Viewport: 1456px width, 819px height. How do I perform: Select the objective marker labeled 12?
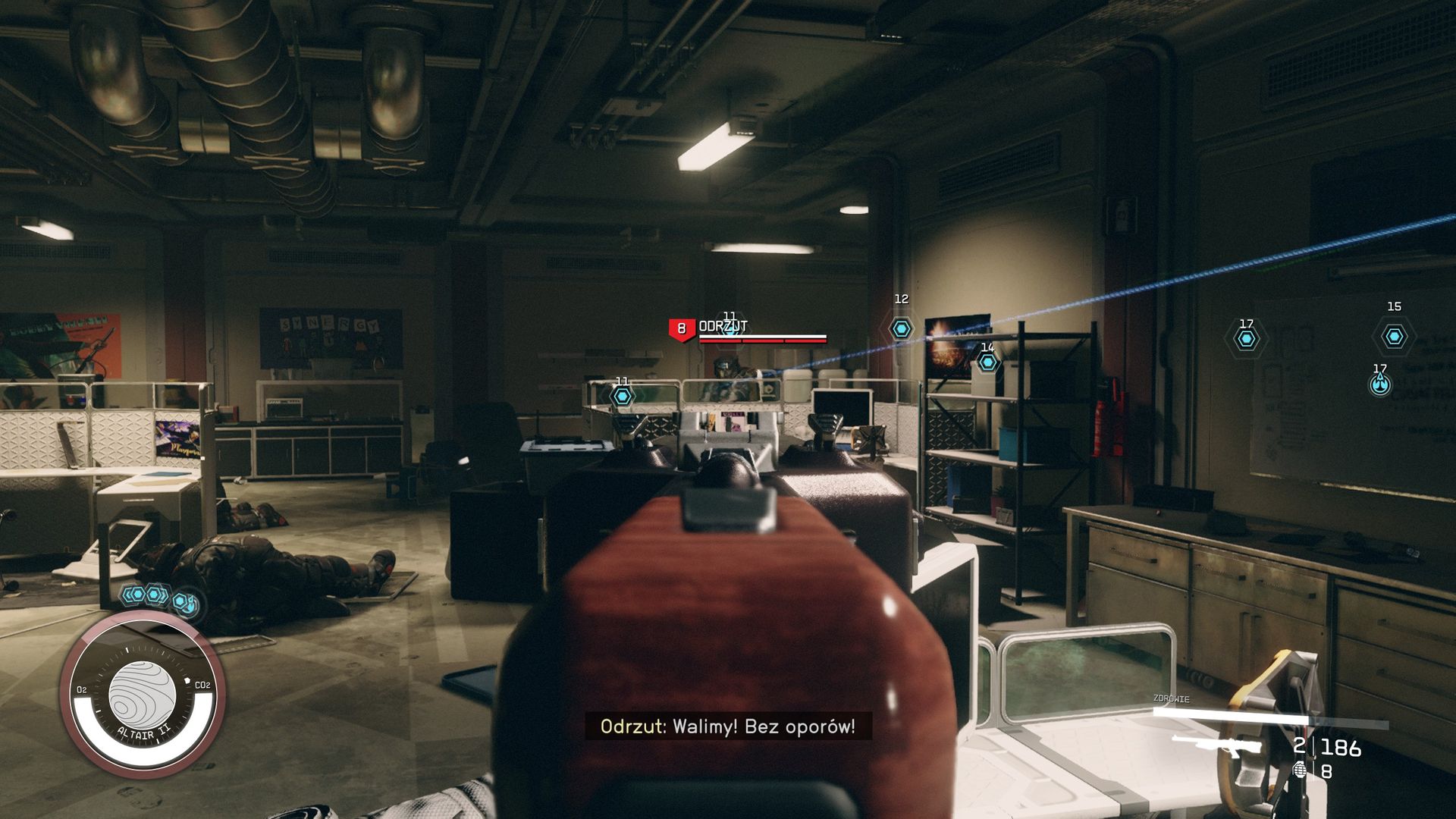click(x=901, y=329)
